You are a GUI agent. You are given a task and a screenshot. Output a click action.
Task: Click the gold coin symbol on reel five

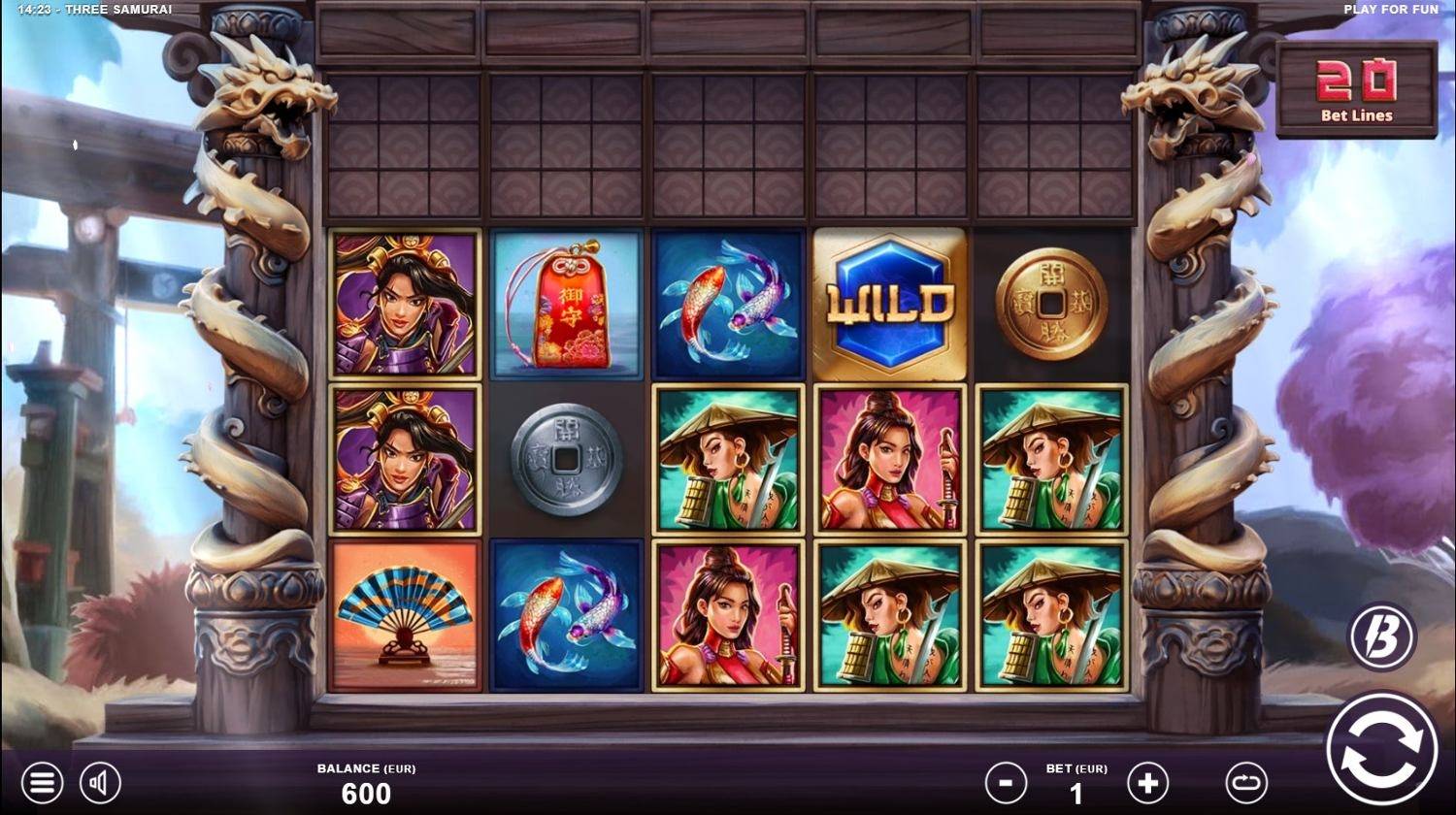click(x=1050, y=303)
